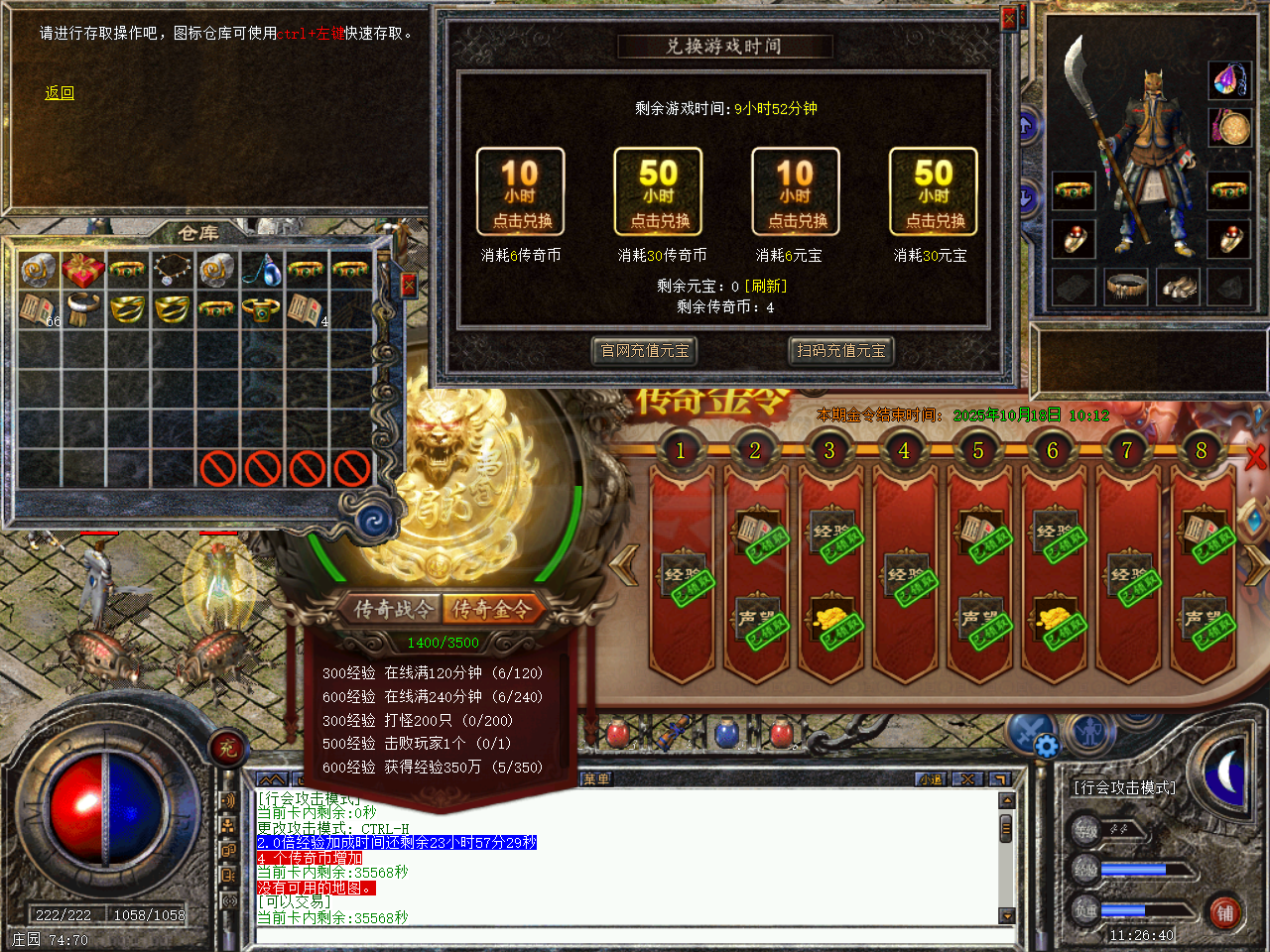Switch to the 传奇金令 tab

(x=491, y=609)
